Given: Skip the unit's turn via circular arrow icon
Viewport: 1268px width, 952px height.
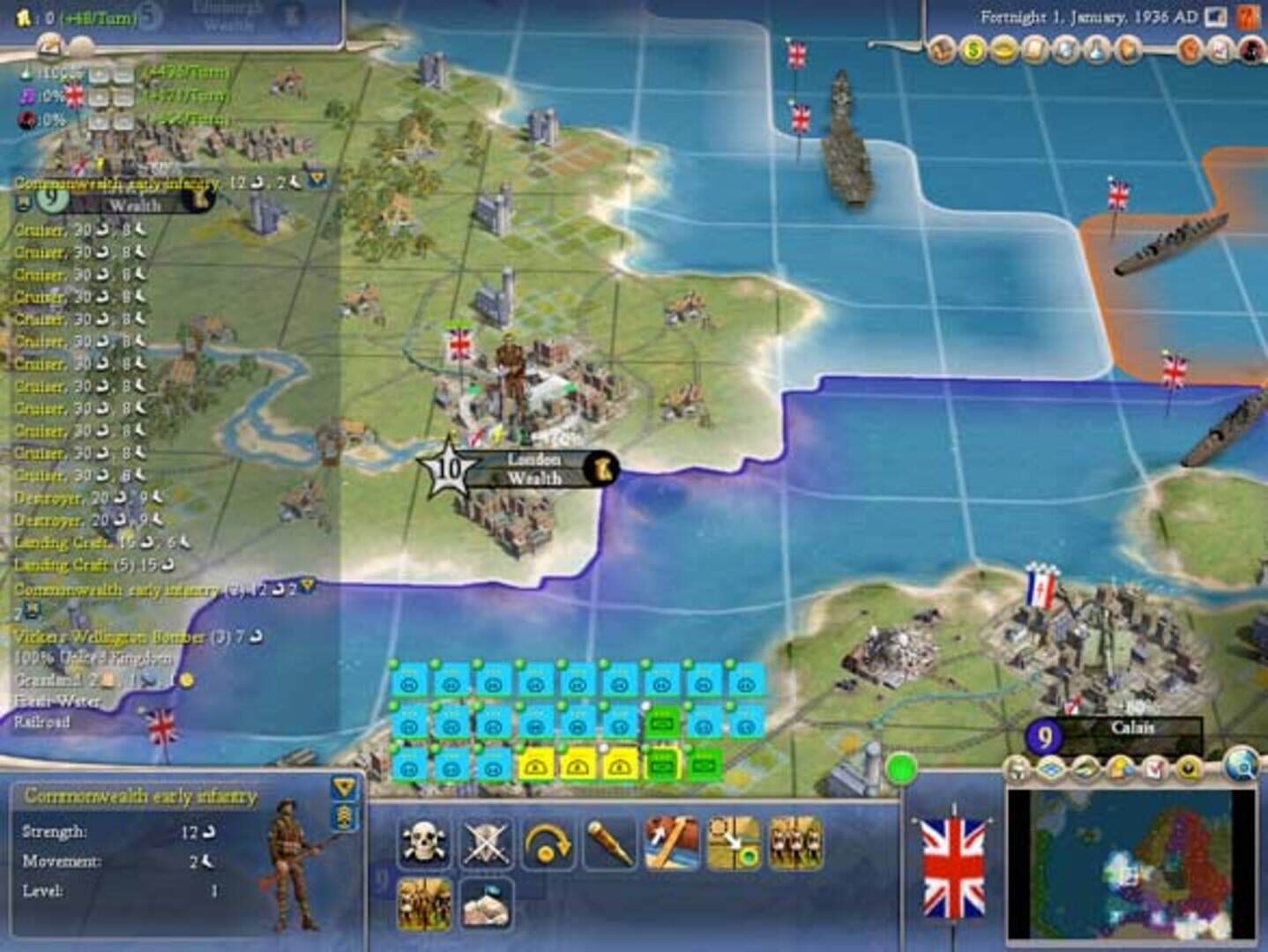Looking at the screenshot, I should pyautogui.click(x=547, y=840).
